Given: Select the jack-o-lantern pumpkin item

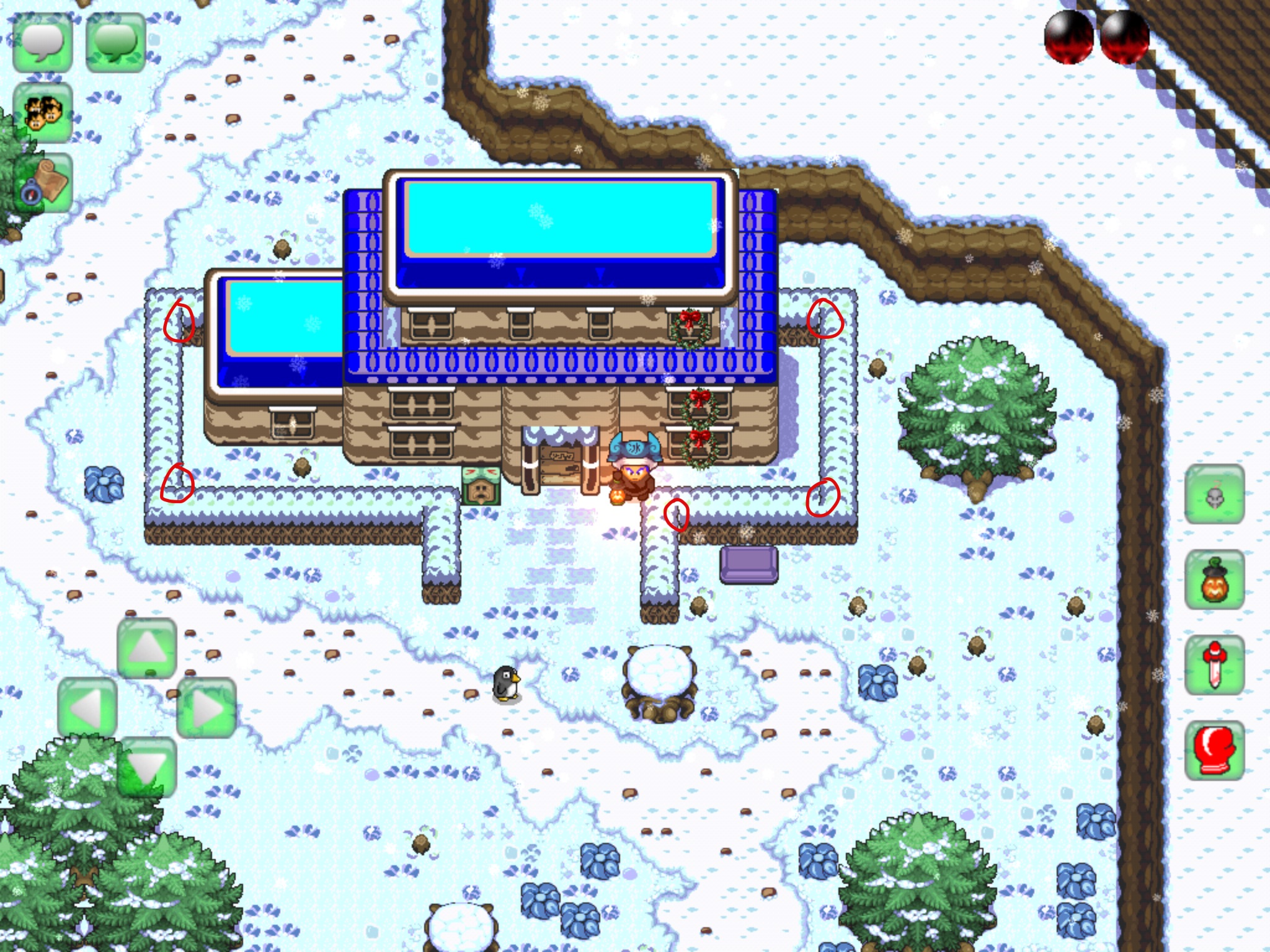Looking at the screenshot, I should (x=1214, y=580).
